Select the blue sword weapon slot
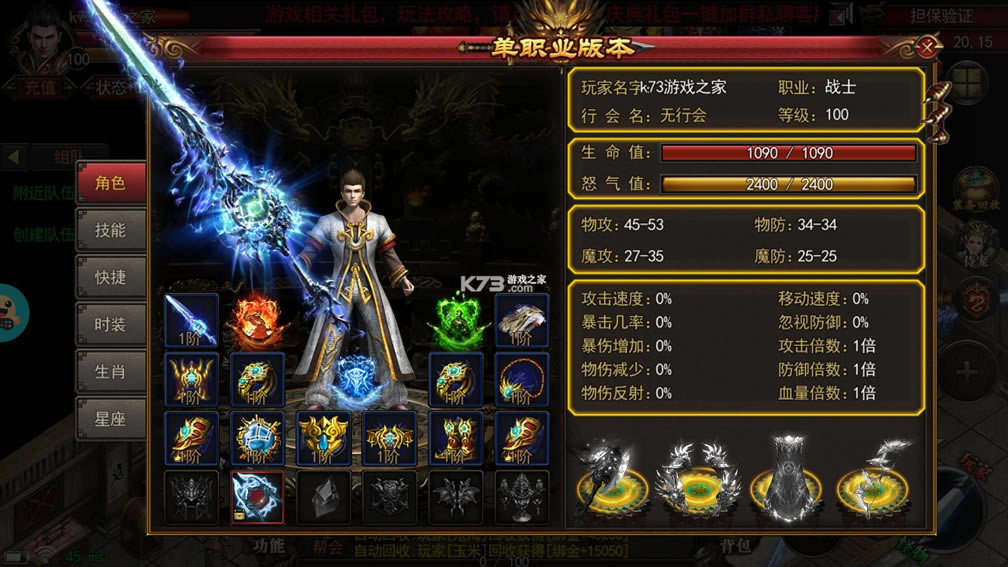Image resolution: width=1008 pixels, height=567 pixels. coord(191,320)
